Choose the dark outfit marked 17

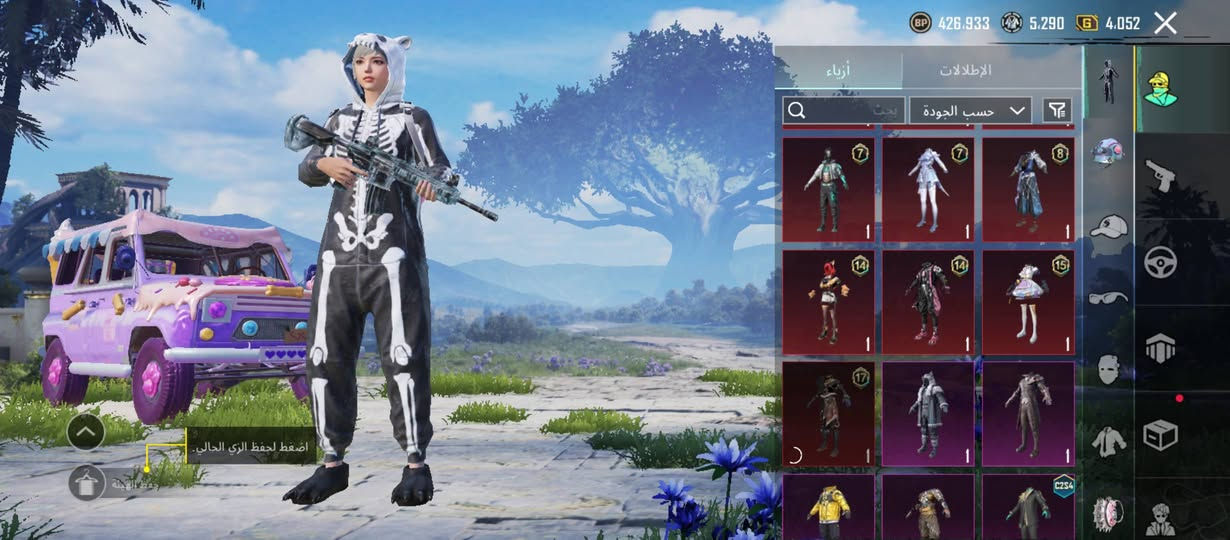point(828,414)
